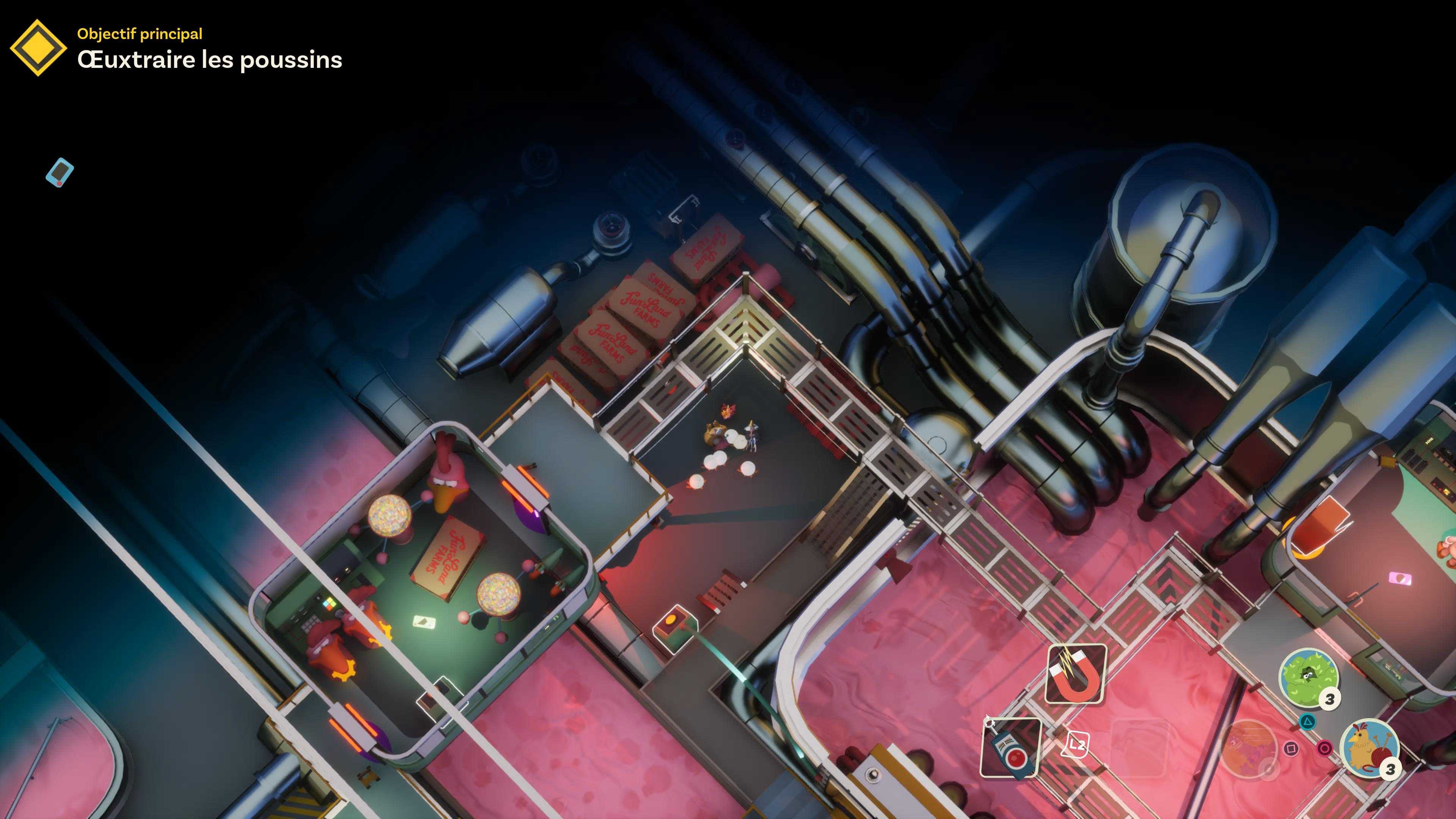The width and height of the screenshot is (1456, 819).
Task: Activate the knitting chicken ability
Action: tap(1368, 747)
